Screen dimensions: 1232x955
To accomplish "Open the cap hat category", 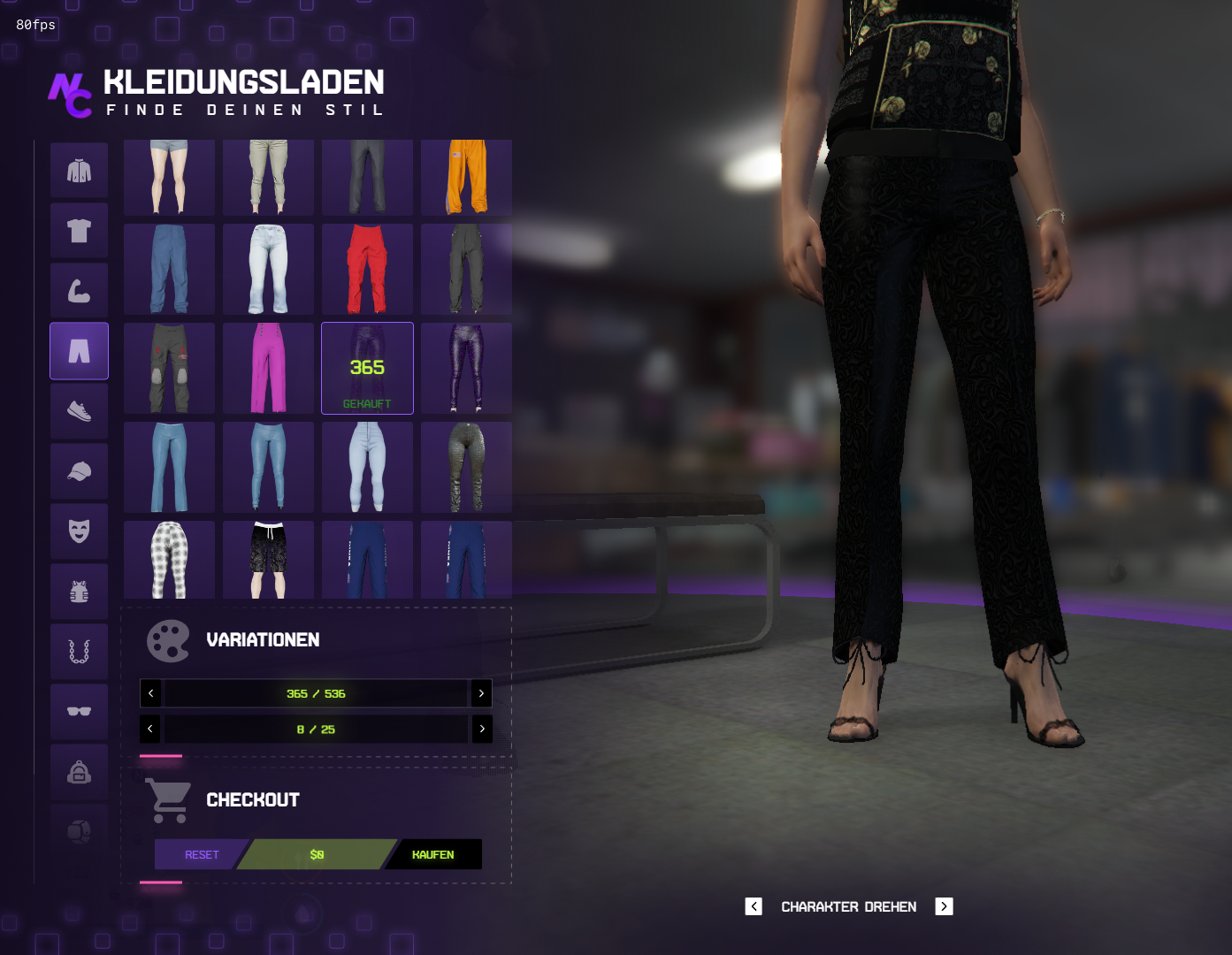I will click(x=80, y=471).
